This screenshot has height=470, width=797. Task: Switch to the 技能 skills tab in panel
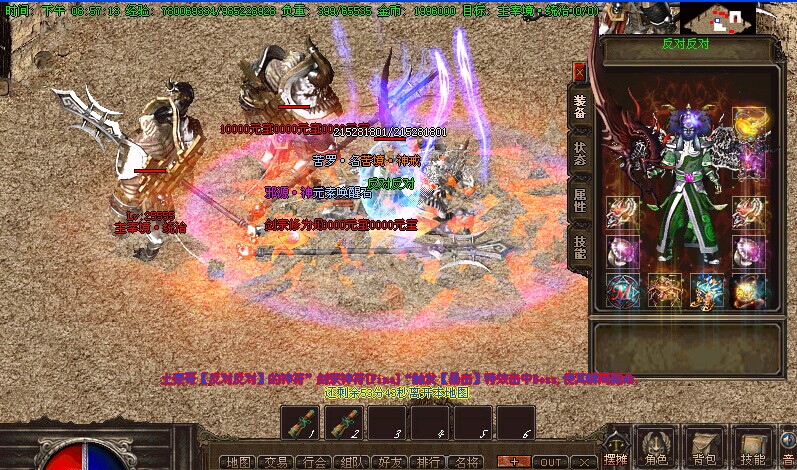click(580, 245)
